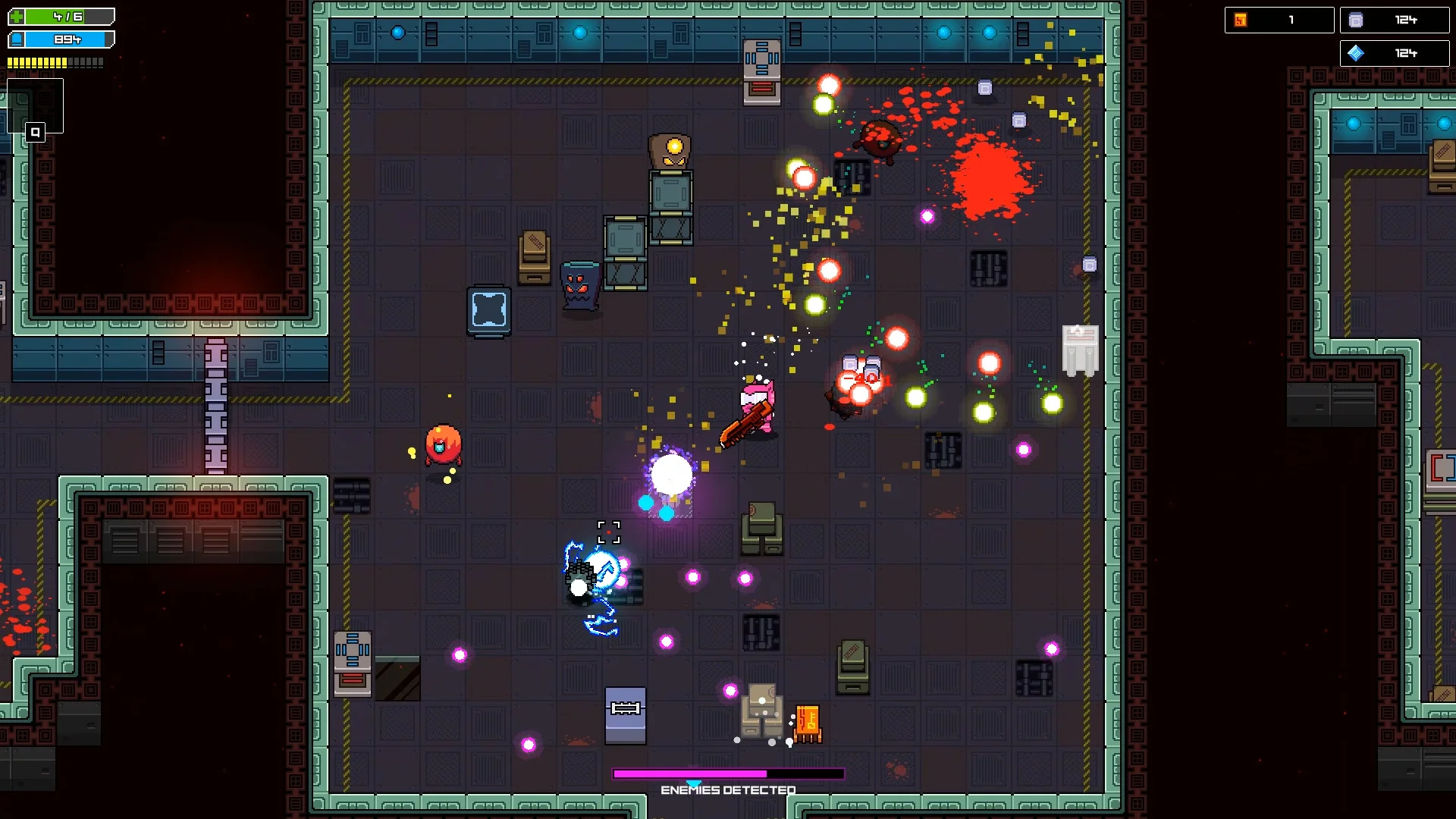Click the magnifier icon under the minimap
This screenshot has height=819, width=1456.
[35, 133]
